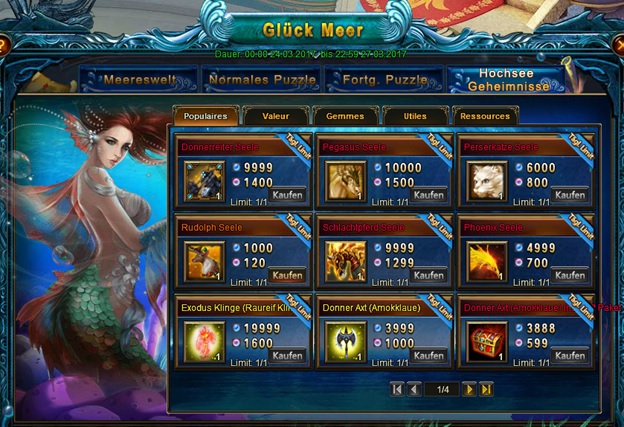Purchase the Perserkatze Seele via Kaufen
The image size is (624, 427).
(570, 196)
